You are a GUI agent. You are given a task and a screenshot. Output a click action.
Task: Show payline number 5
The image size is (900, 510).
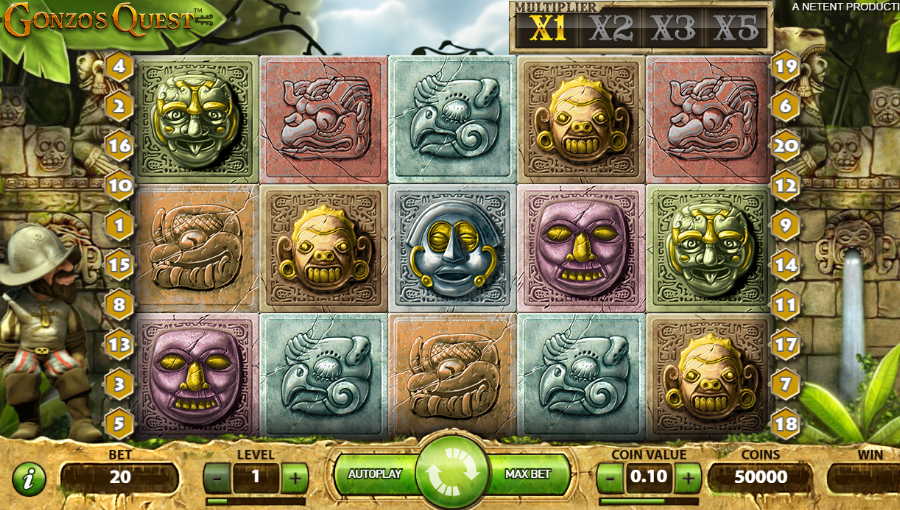click(x=120, y=423)
